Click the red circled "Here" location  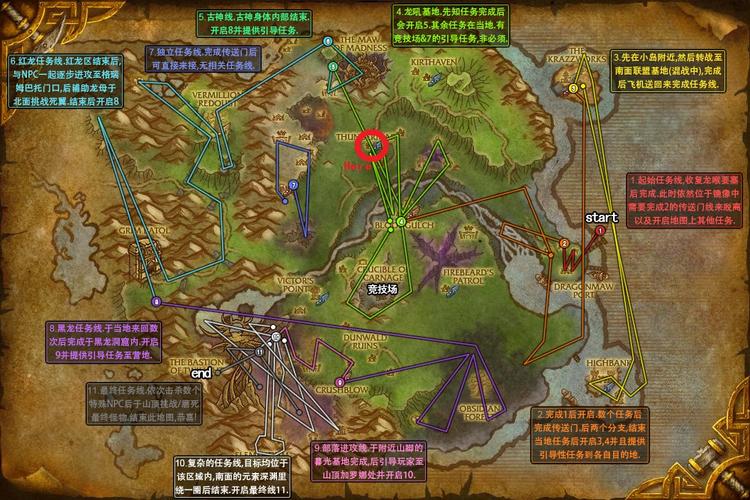374,144
